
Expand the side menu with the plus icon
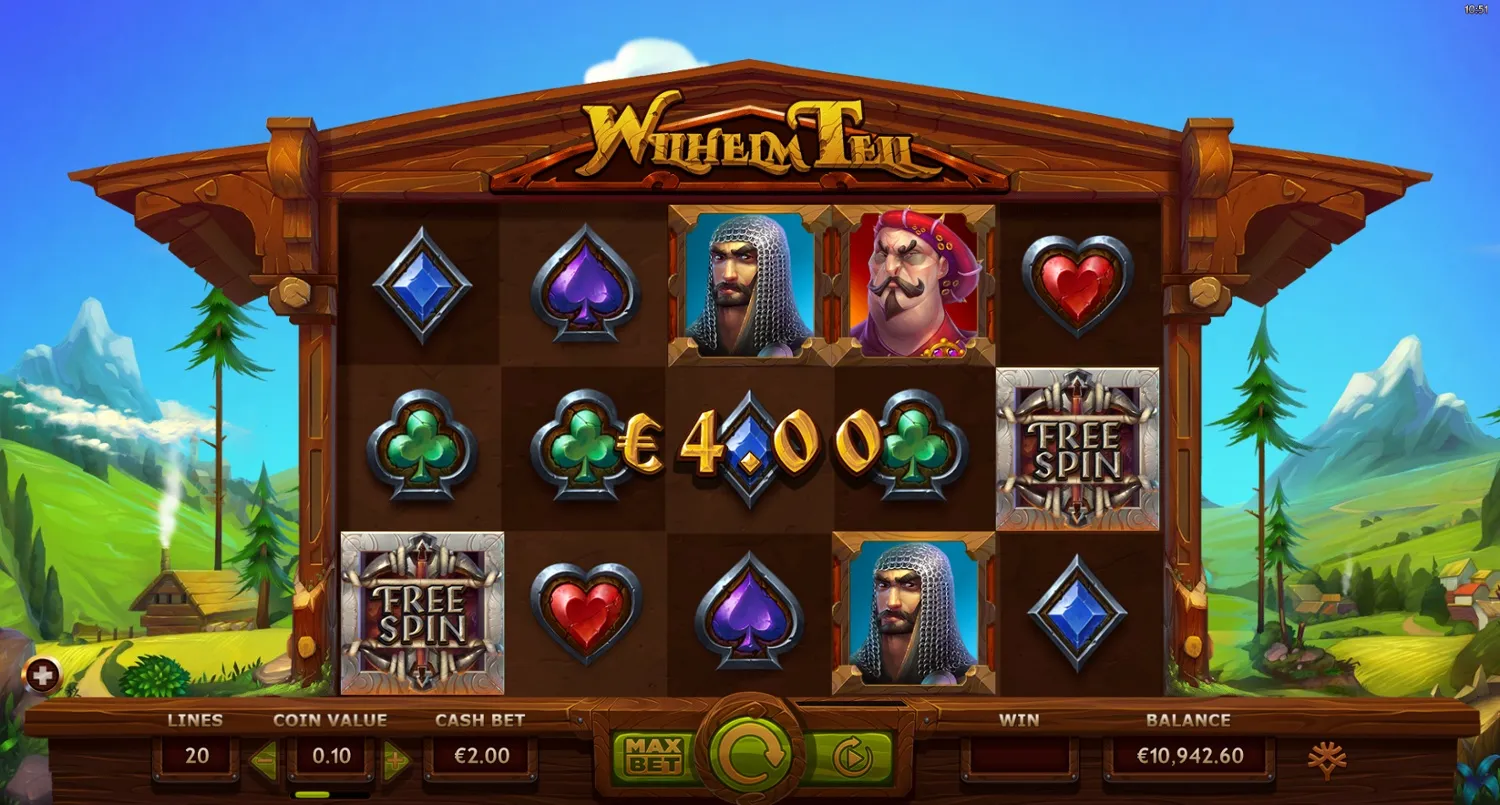[42, 673]
